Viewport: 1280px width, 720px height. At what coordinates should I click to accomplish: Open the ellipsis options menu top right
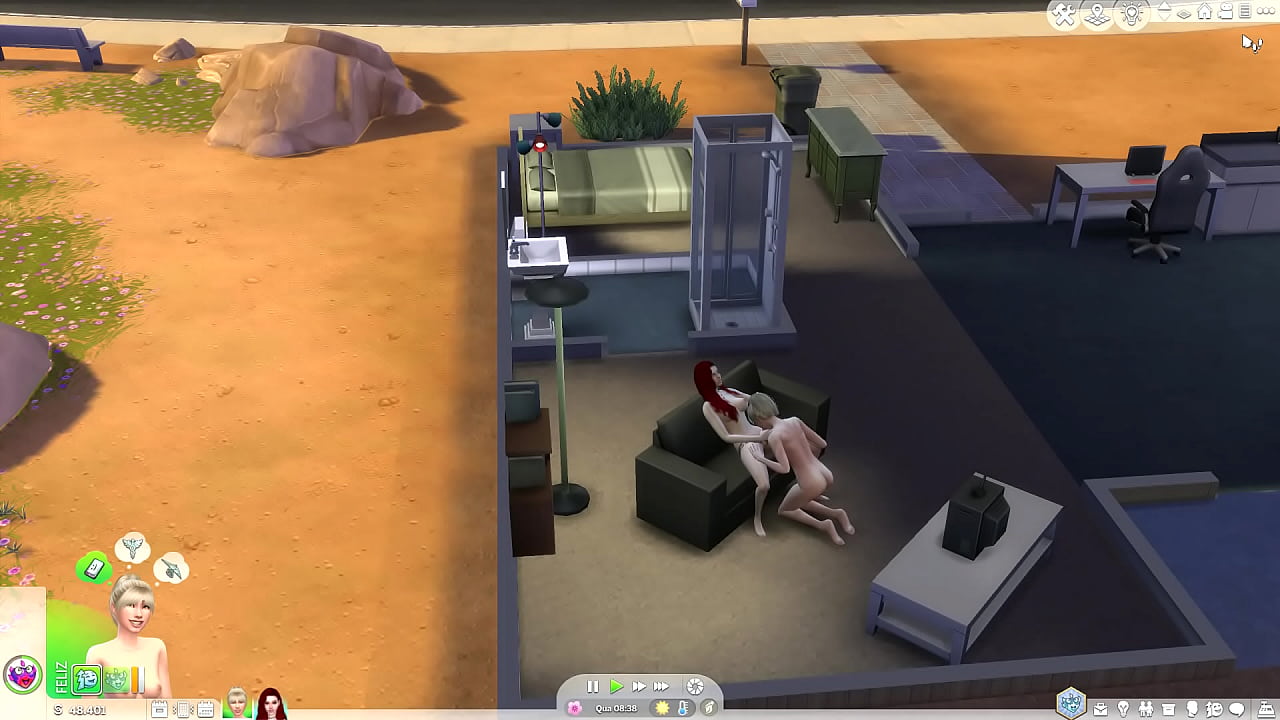tap(1267, 11)
